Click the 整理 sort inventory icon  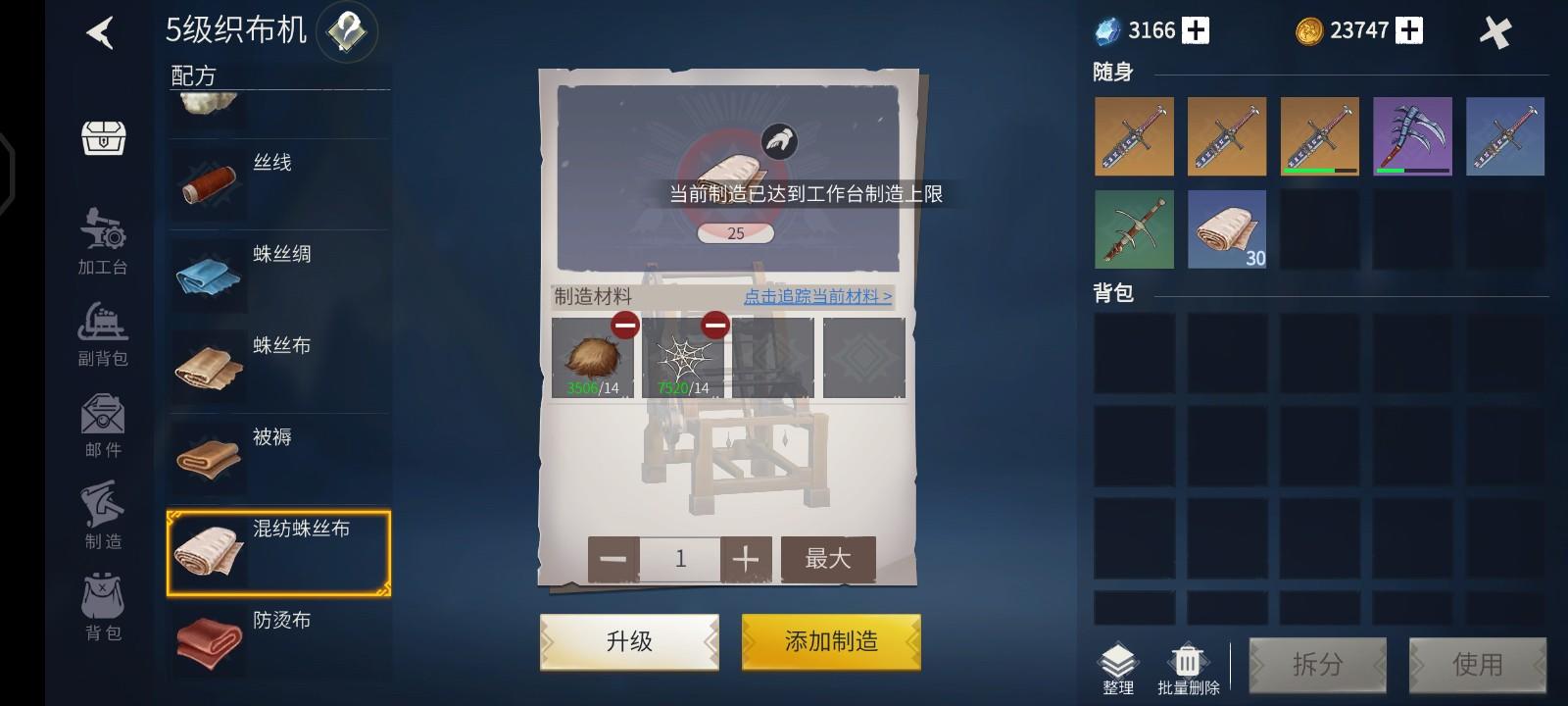pos(1117,659)
